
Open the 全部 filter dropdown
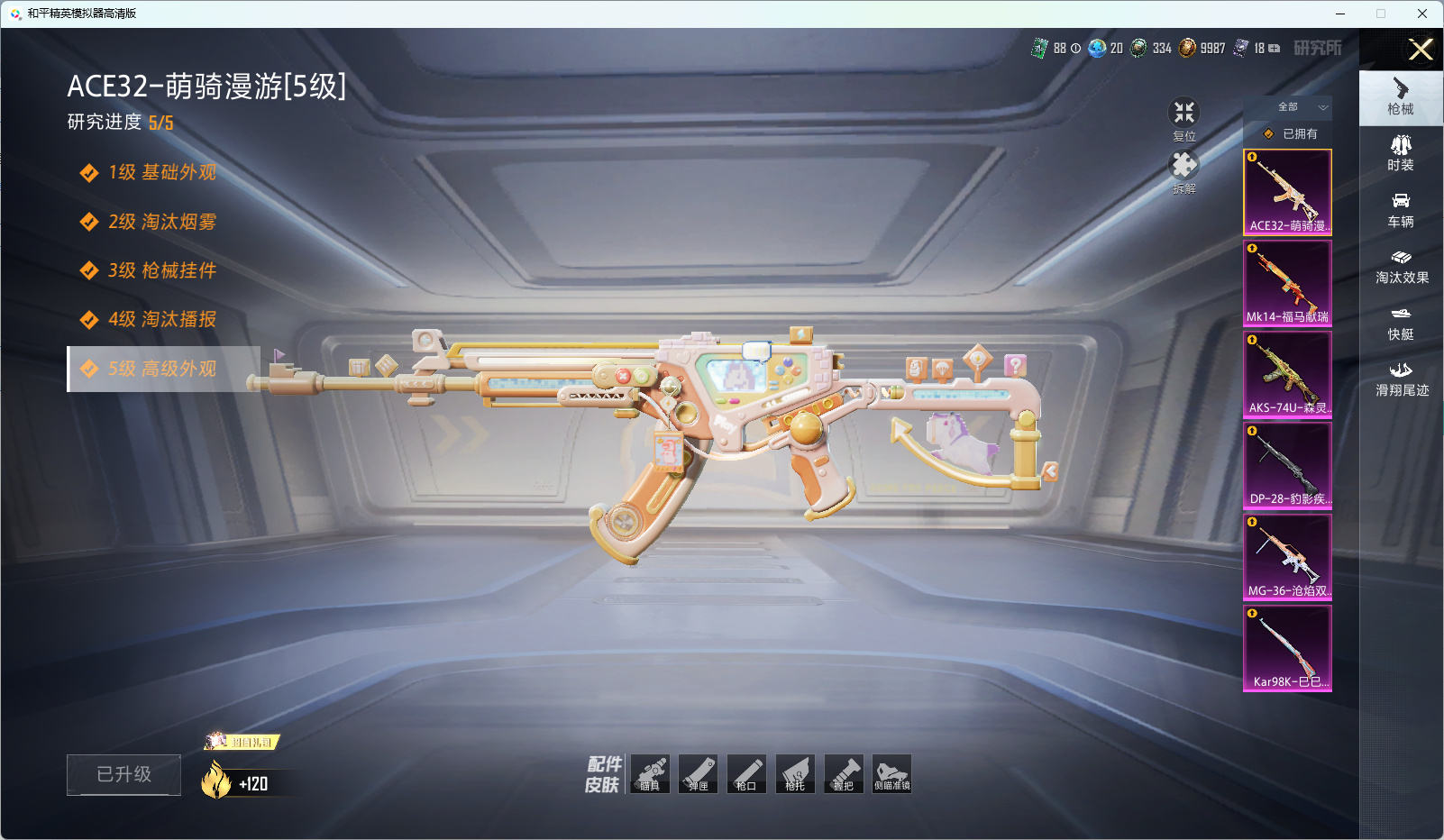pyautogui.click(x=1299, y=107)
